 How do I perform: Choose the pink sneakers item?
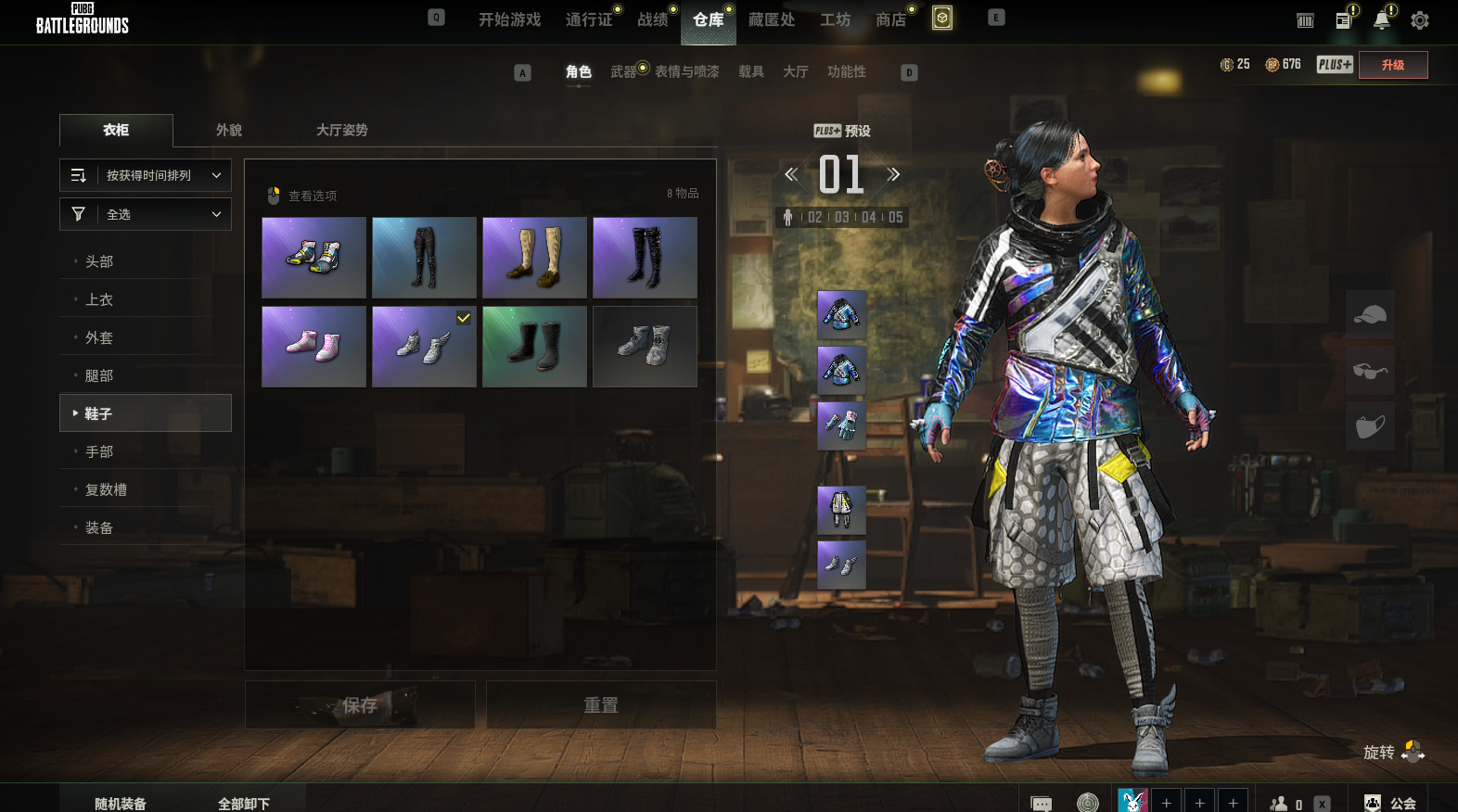(313, 347)
